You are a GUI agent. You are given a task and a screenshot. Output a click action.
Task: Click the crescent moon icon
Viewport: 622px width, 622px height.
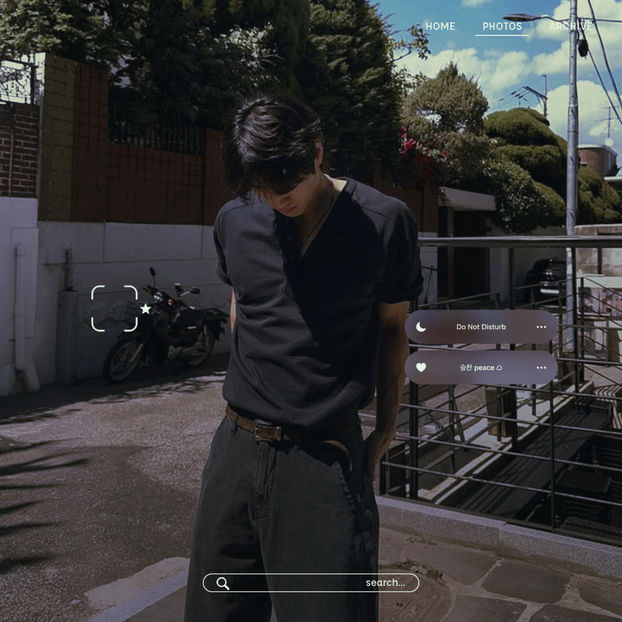click(x=421, y=327)
